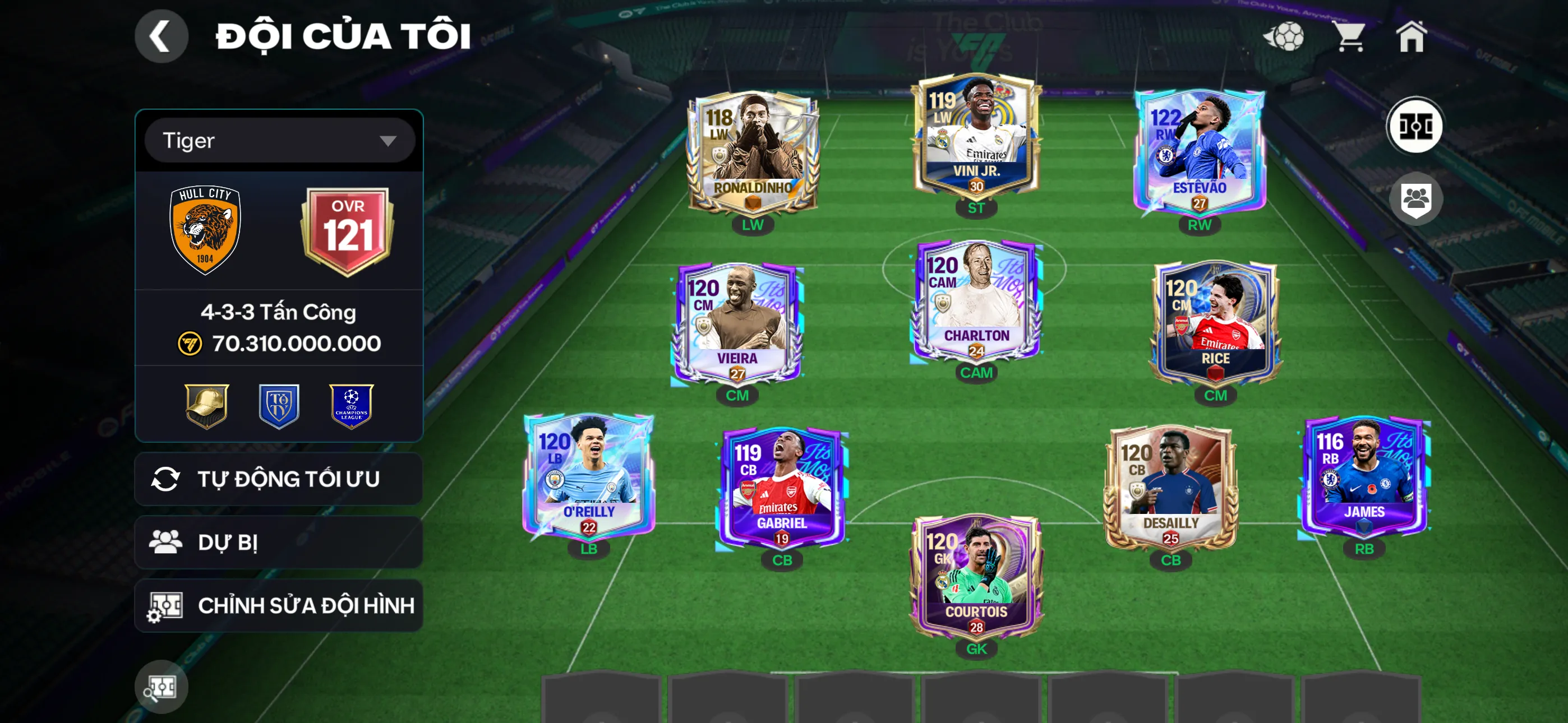This screenshot has height=723, width=1568.
Task: Click the gold cap badge
Action: click(x=205, y=405)
